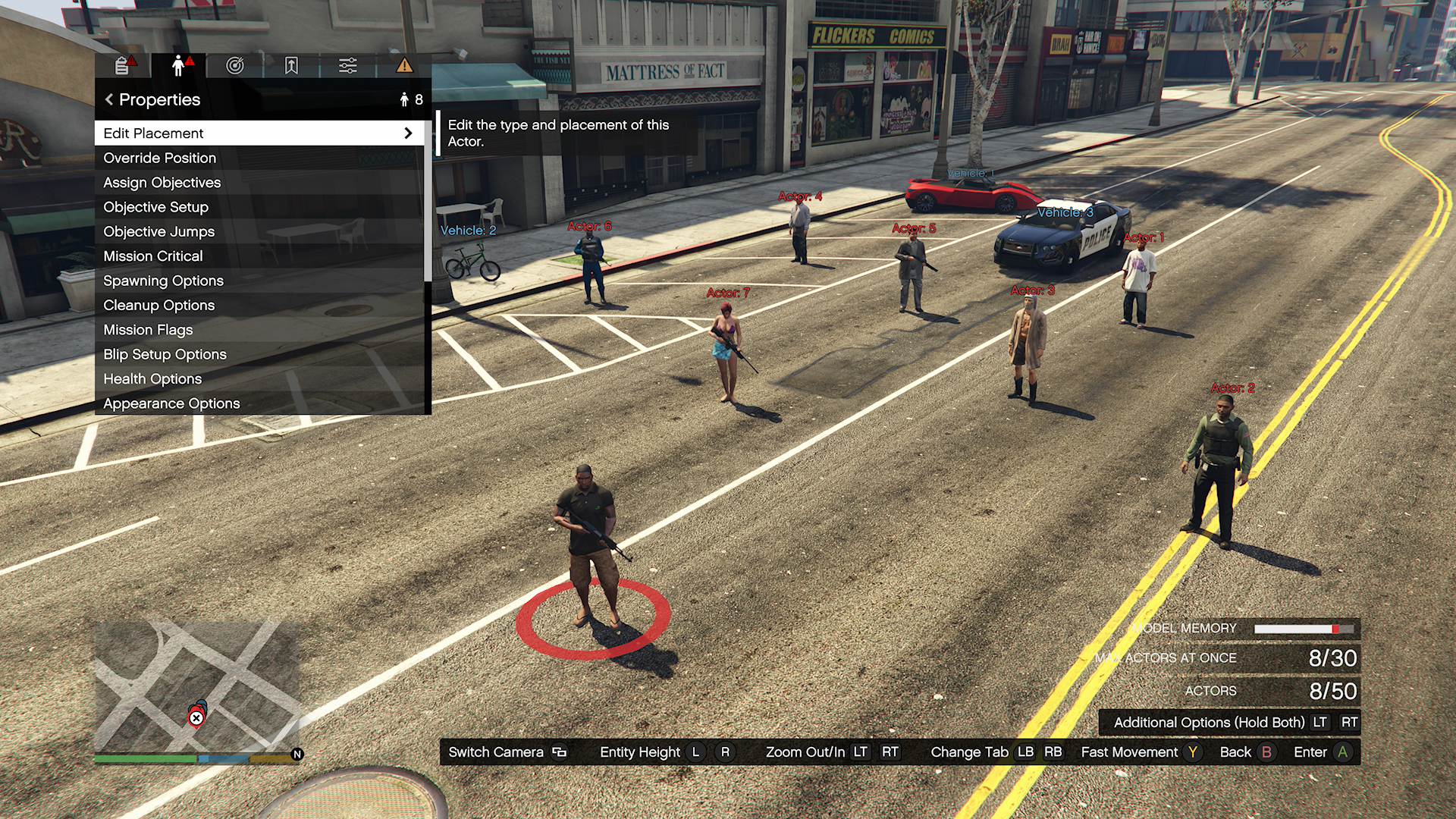Screen dimensions: 1456x819
Task: Go to Spawning Options
Action: (258, 281)
